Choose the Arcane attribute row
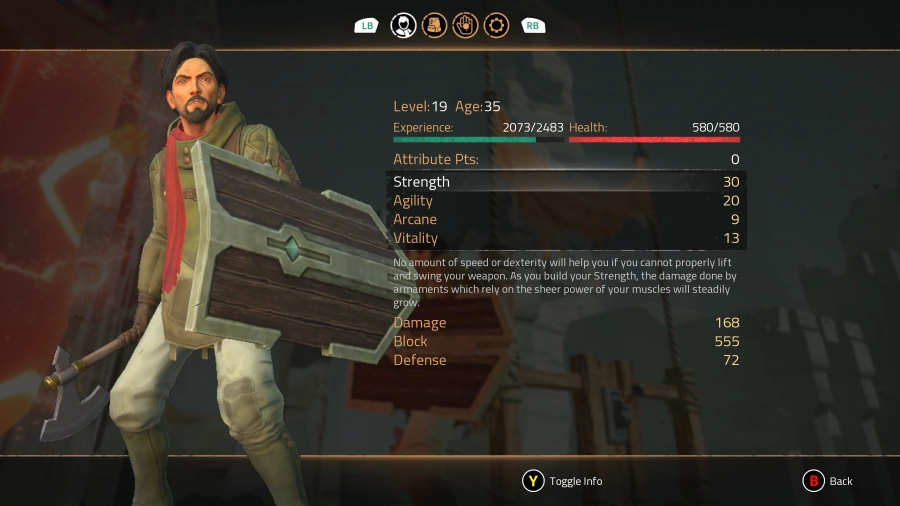 pyautogui.click(x=566, y=219)
